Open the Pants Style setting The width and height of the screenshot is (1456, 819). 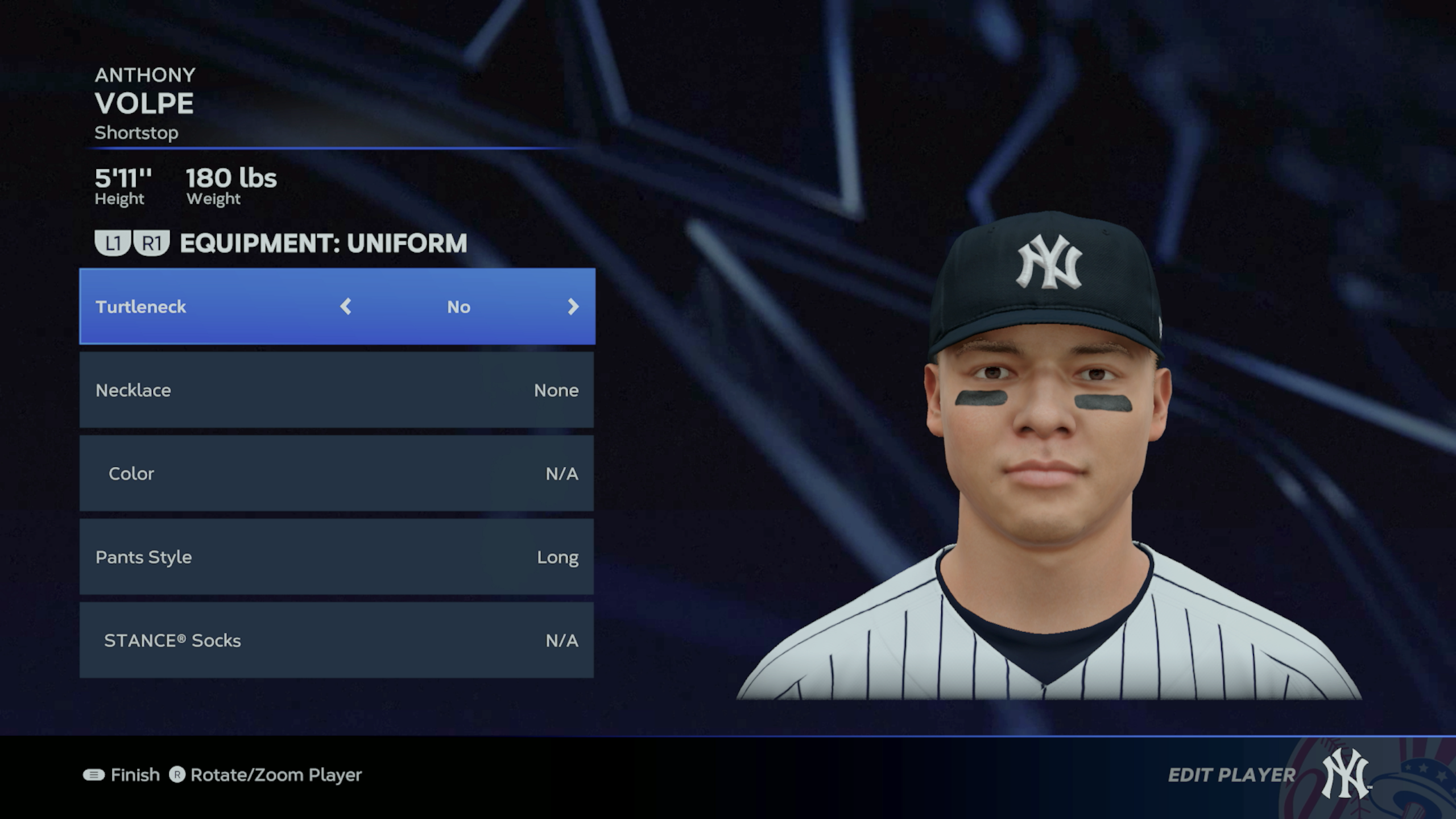[x=337, y=557]
